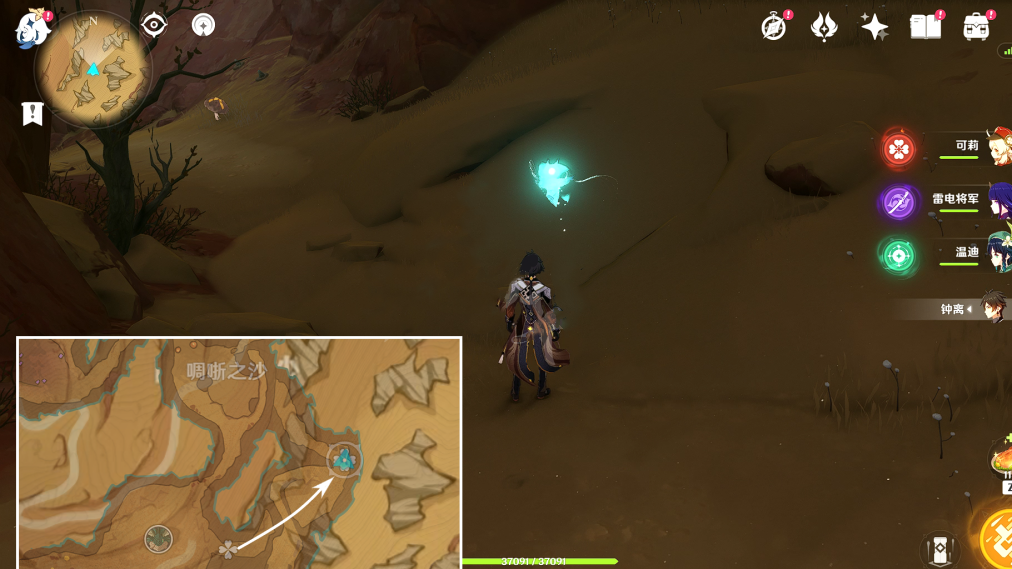This screenshot has width=1012, height=569.
Task: Trigger 雷电将军's purple elemental burst icon
Action: pos(898,203)
